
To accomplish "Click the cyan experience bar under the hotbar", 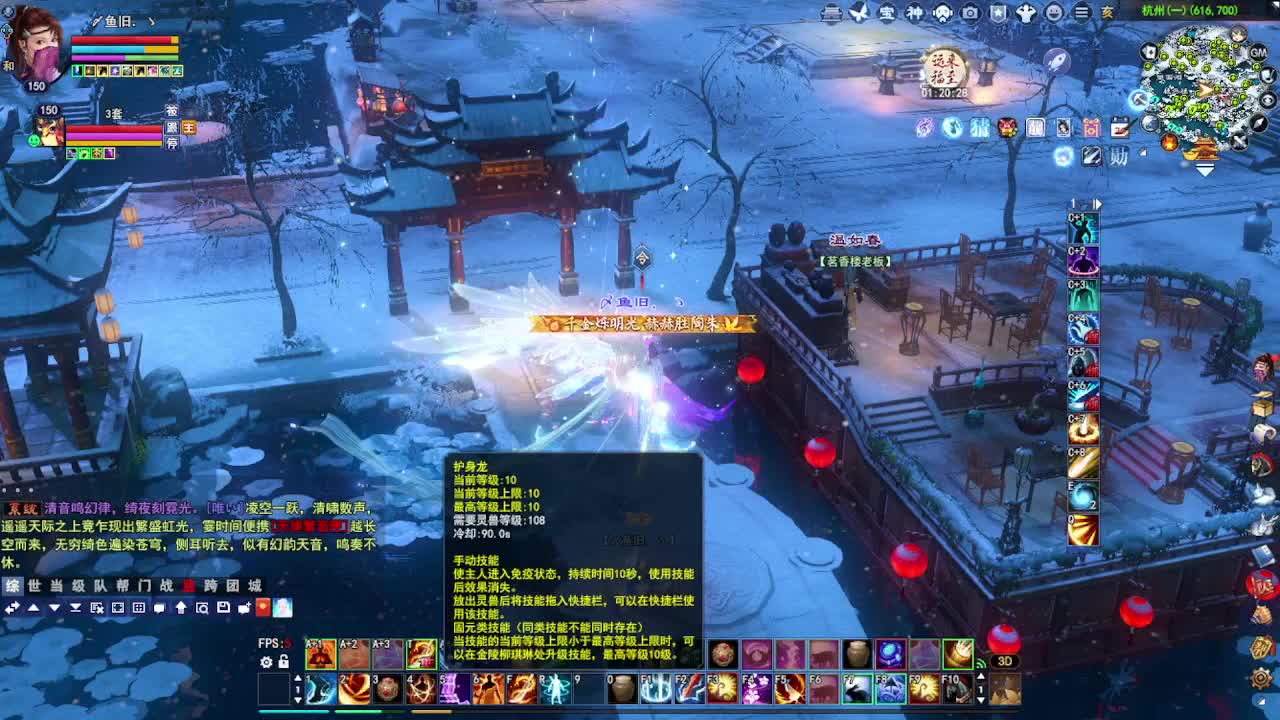I will pos(292,712).
